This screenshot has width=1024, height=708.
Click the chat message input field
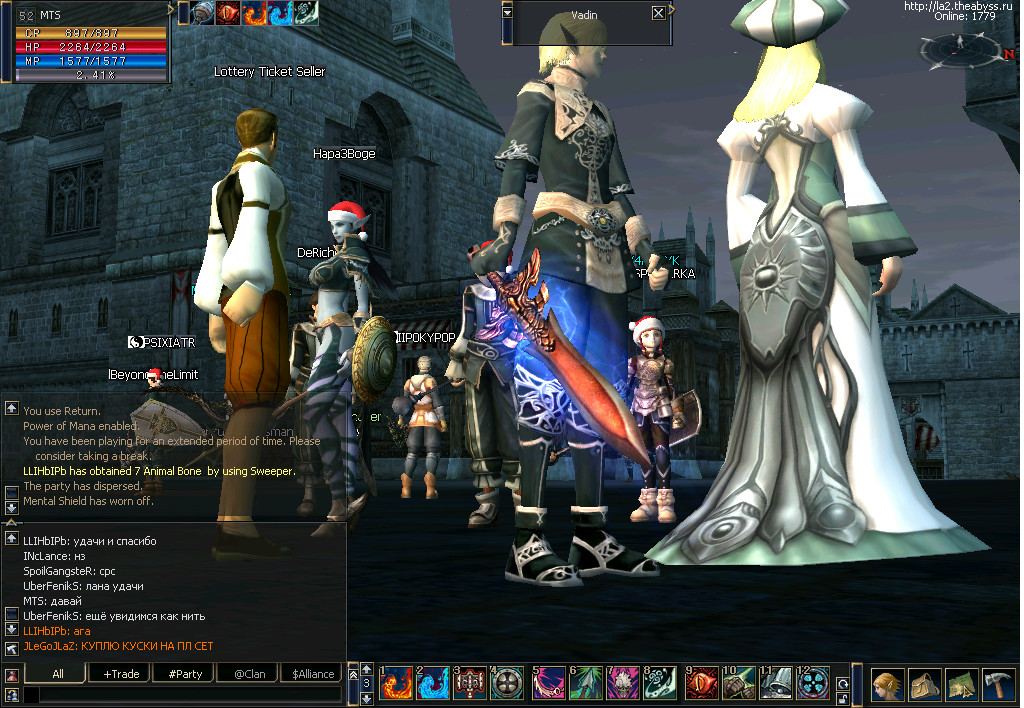(180, 694)
